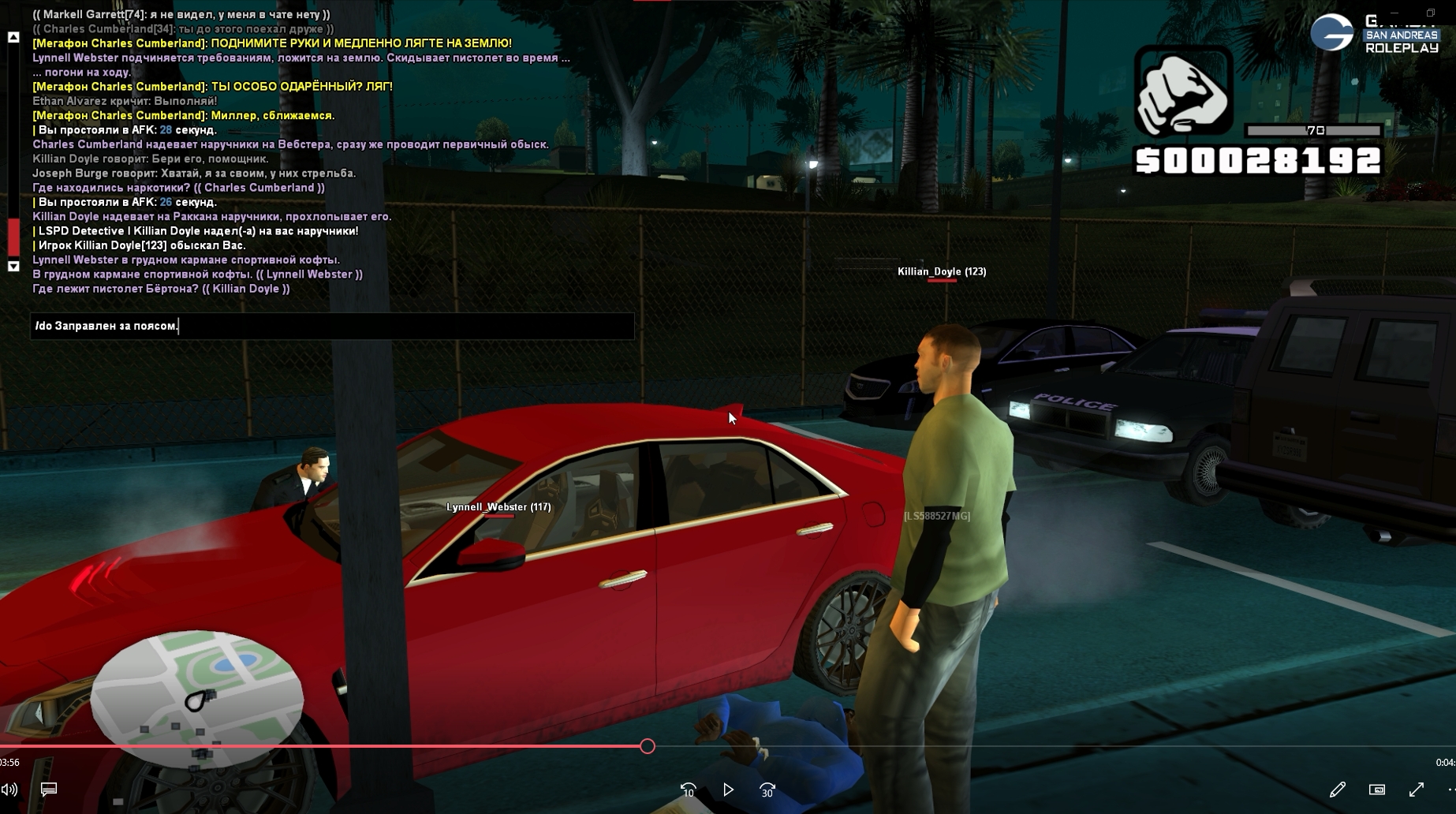Screen dimensions: 1456x814
Task: Enter fullscreen with the expand arrows
Action: tap(1417, 790)
